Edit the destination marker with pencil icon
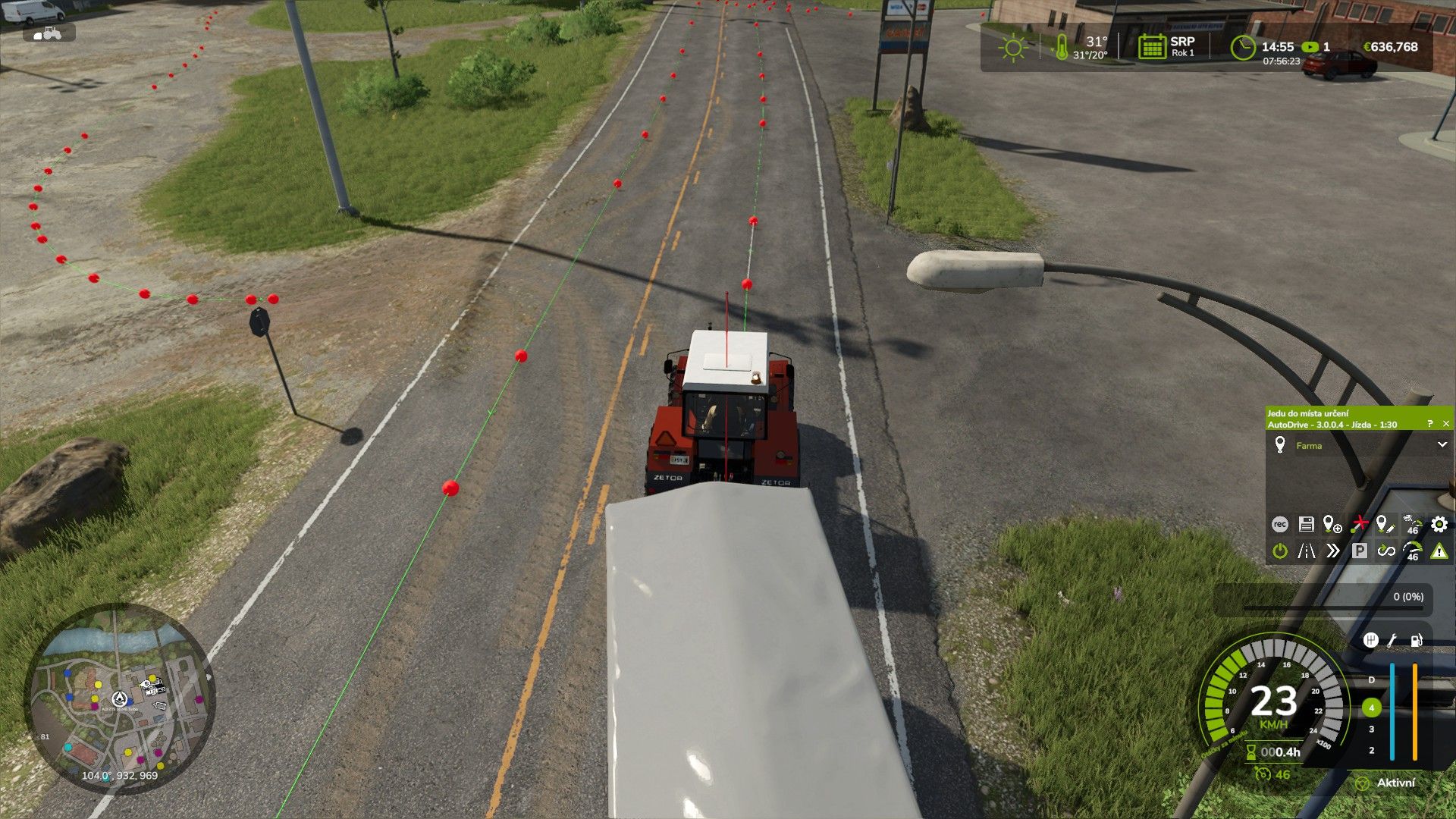This screenshot has width=1456, height=819. click(1385, 524)
